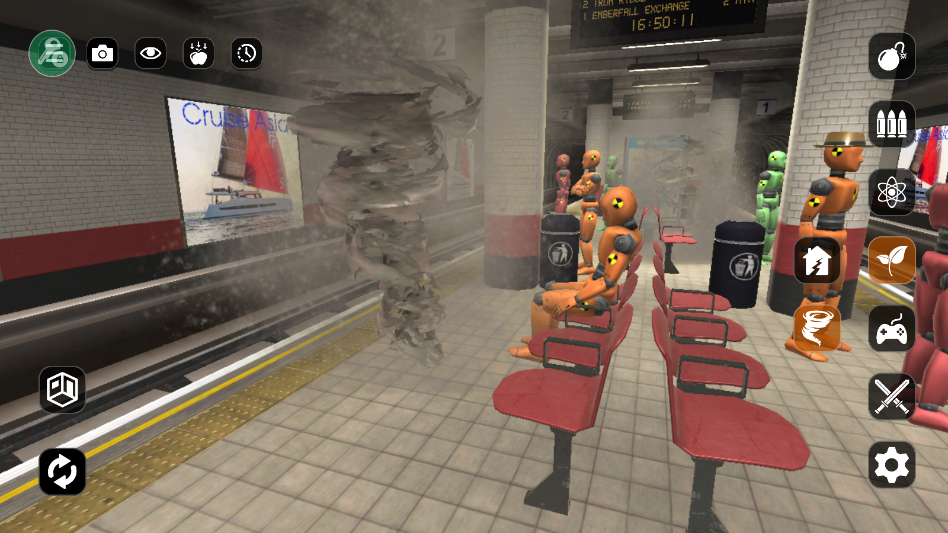Open the bomb explosives category

tap(891, 58)
